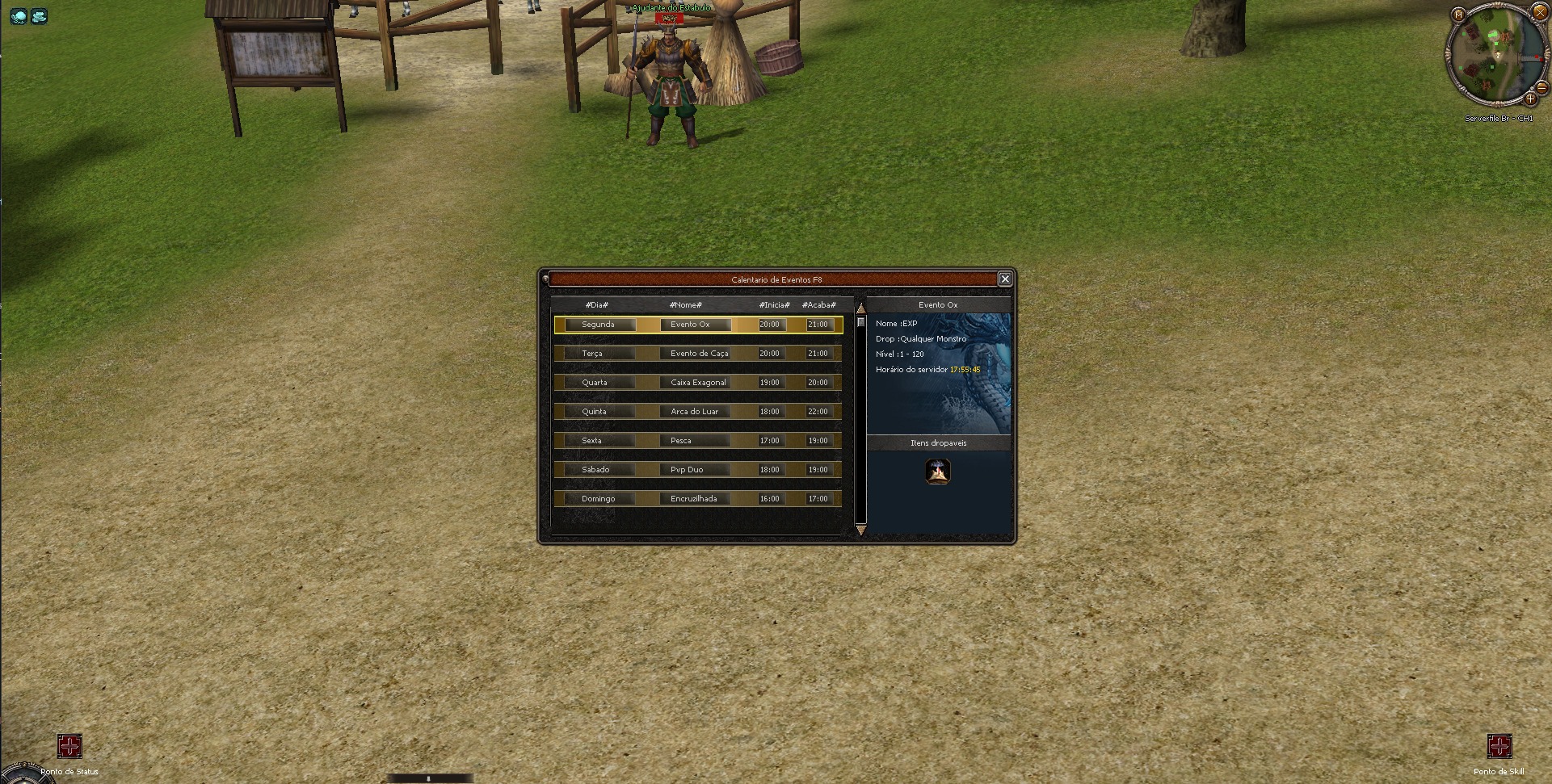This screenshot has height=784, width=1552.
Task: Select the Terça Evento de Caça row
Action: [696, 353]
